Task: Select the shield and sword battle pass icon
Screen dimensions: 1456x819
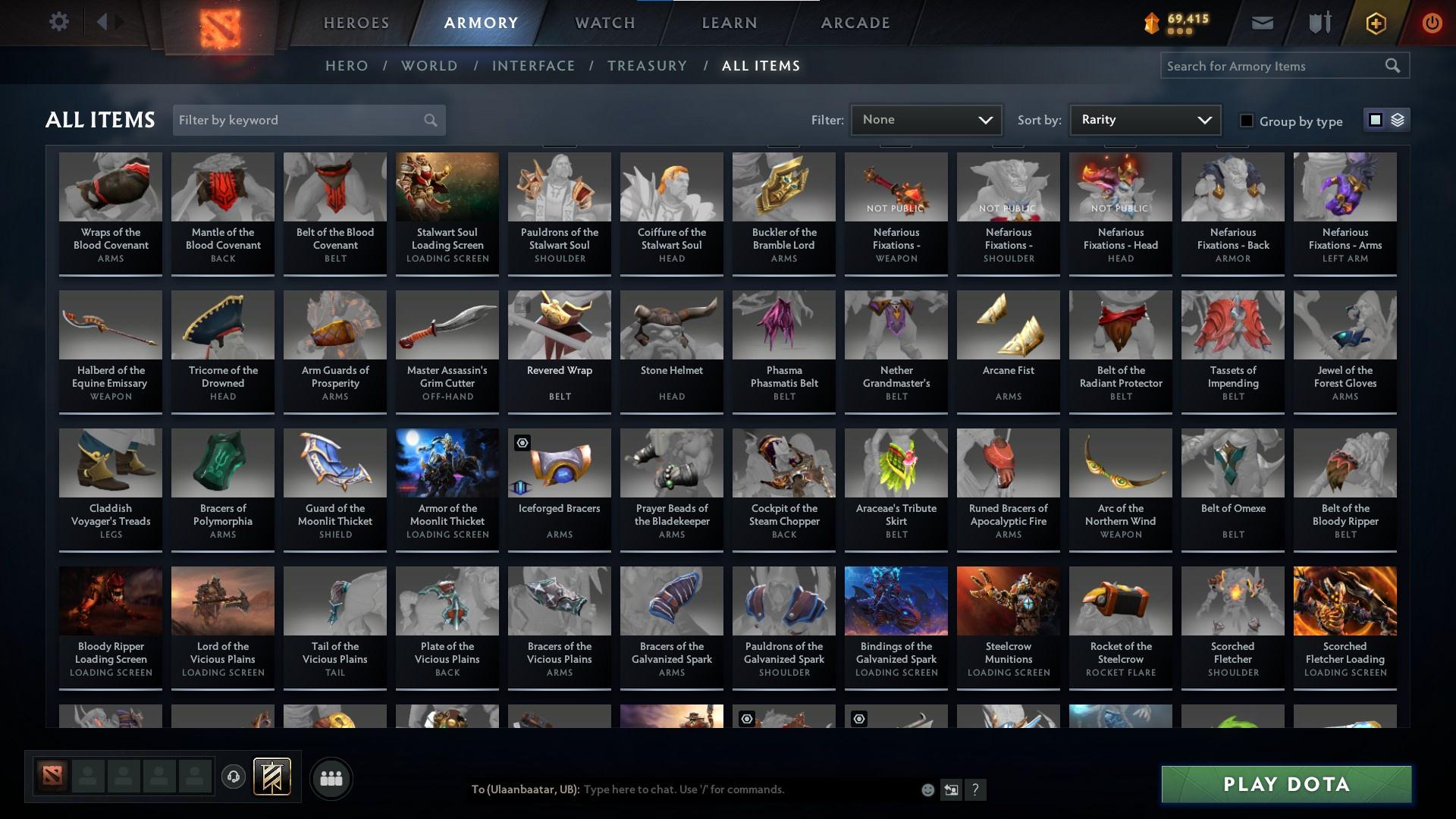Action: (x=1318, y=22)
